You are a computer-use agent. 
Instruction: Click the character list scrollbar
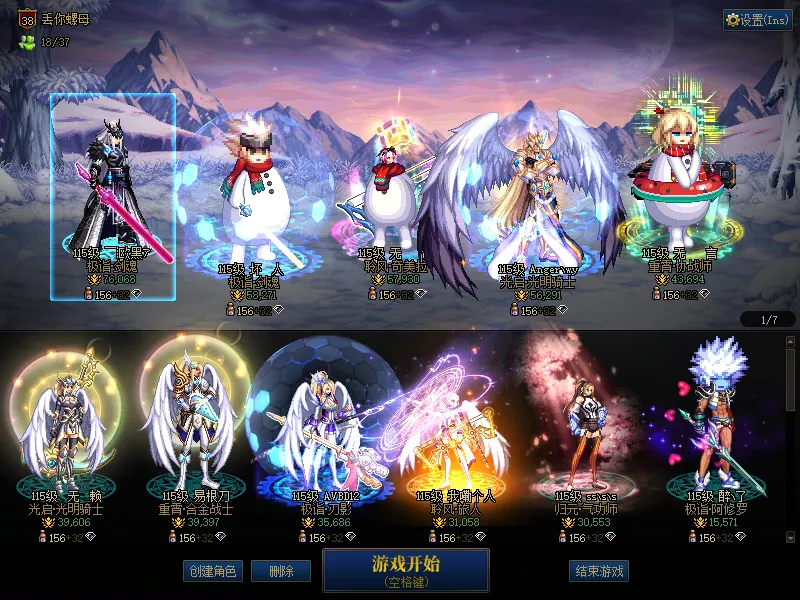(790, 440)
